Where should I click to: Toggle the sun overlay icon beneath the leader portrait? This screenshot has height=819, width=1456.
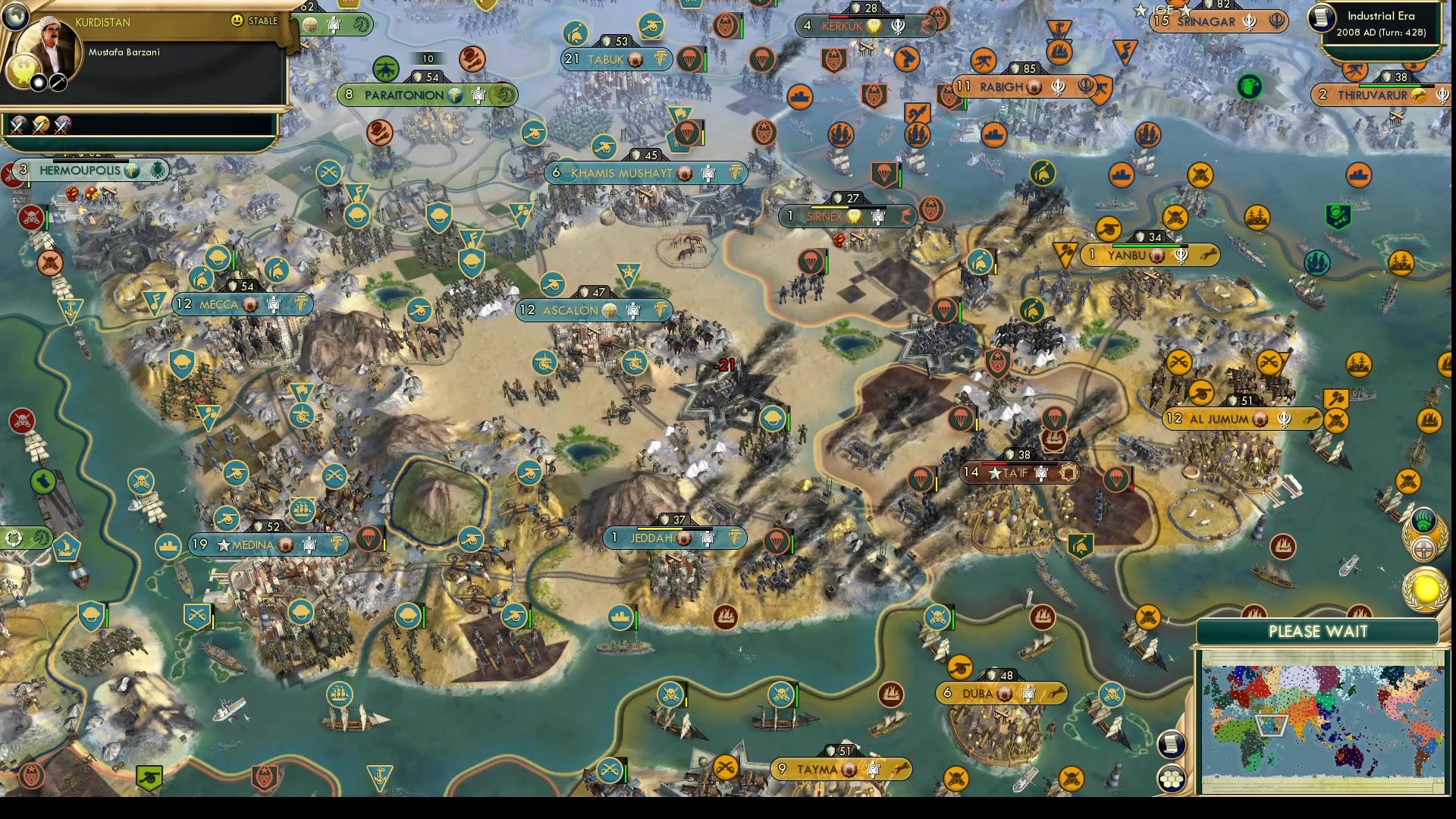click(x=38, y=82)
